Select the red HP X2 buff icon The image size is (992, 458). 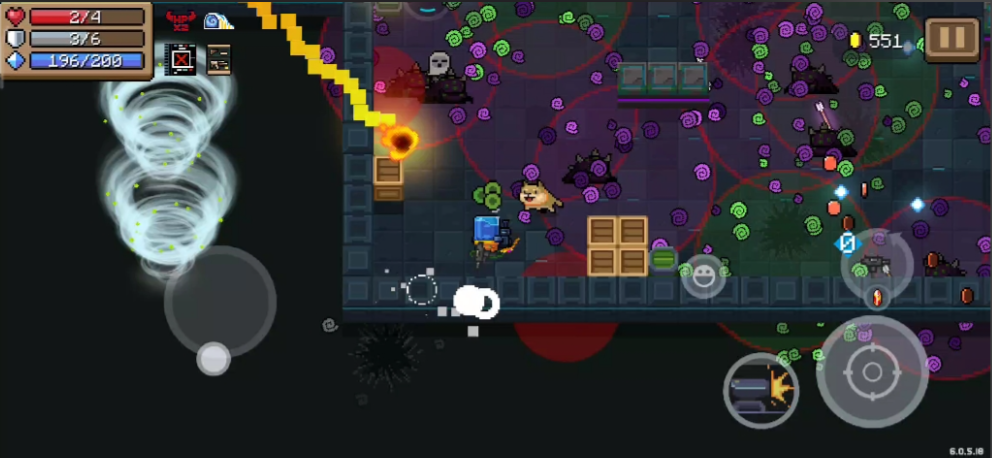tap(181, 19)
